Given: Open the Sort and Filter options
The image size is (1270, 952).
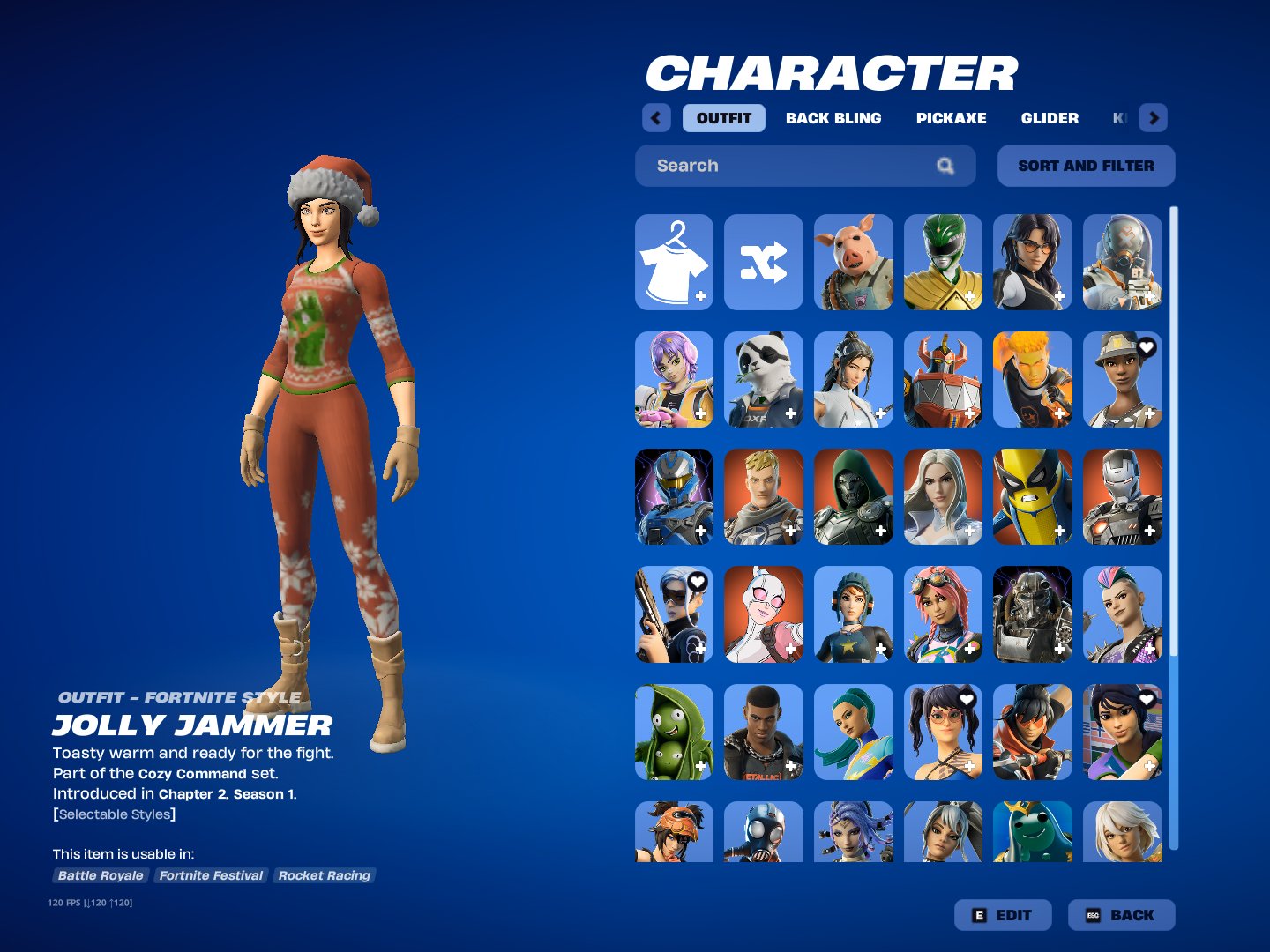Looking at the screenshot, I should coord(1086,166).
